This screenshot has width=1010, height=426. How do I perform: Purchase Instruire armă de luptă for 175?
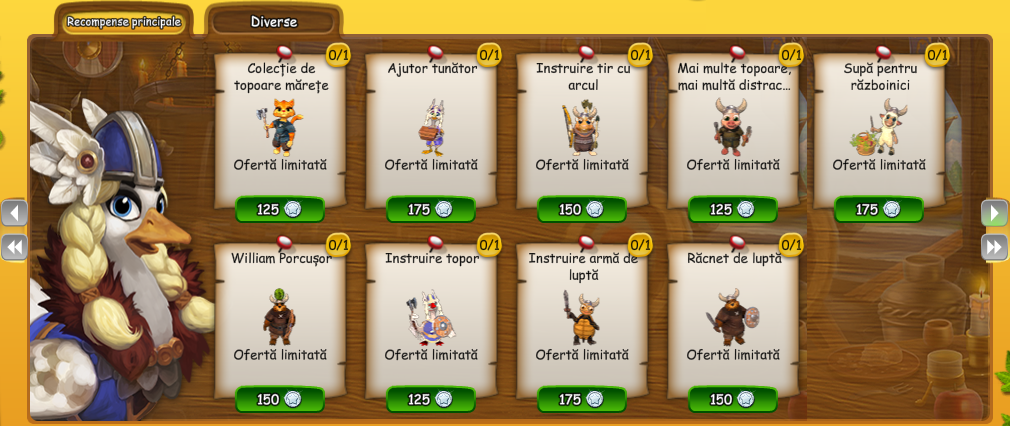click(582, 399)
